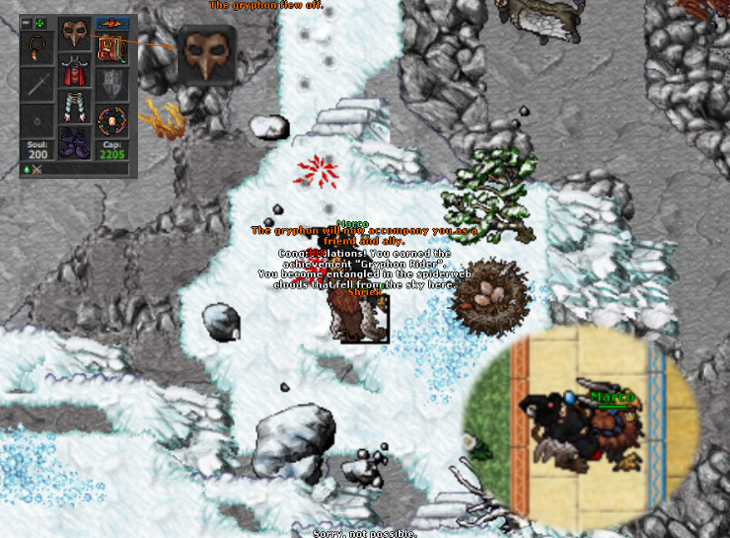Viewport: 730px width, 538px height.
Task: Minimize the equipment panel
Action: pyautogui.click(x=26, y=22)
